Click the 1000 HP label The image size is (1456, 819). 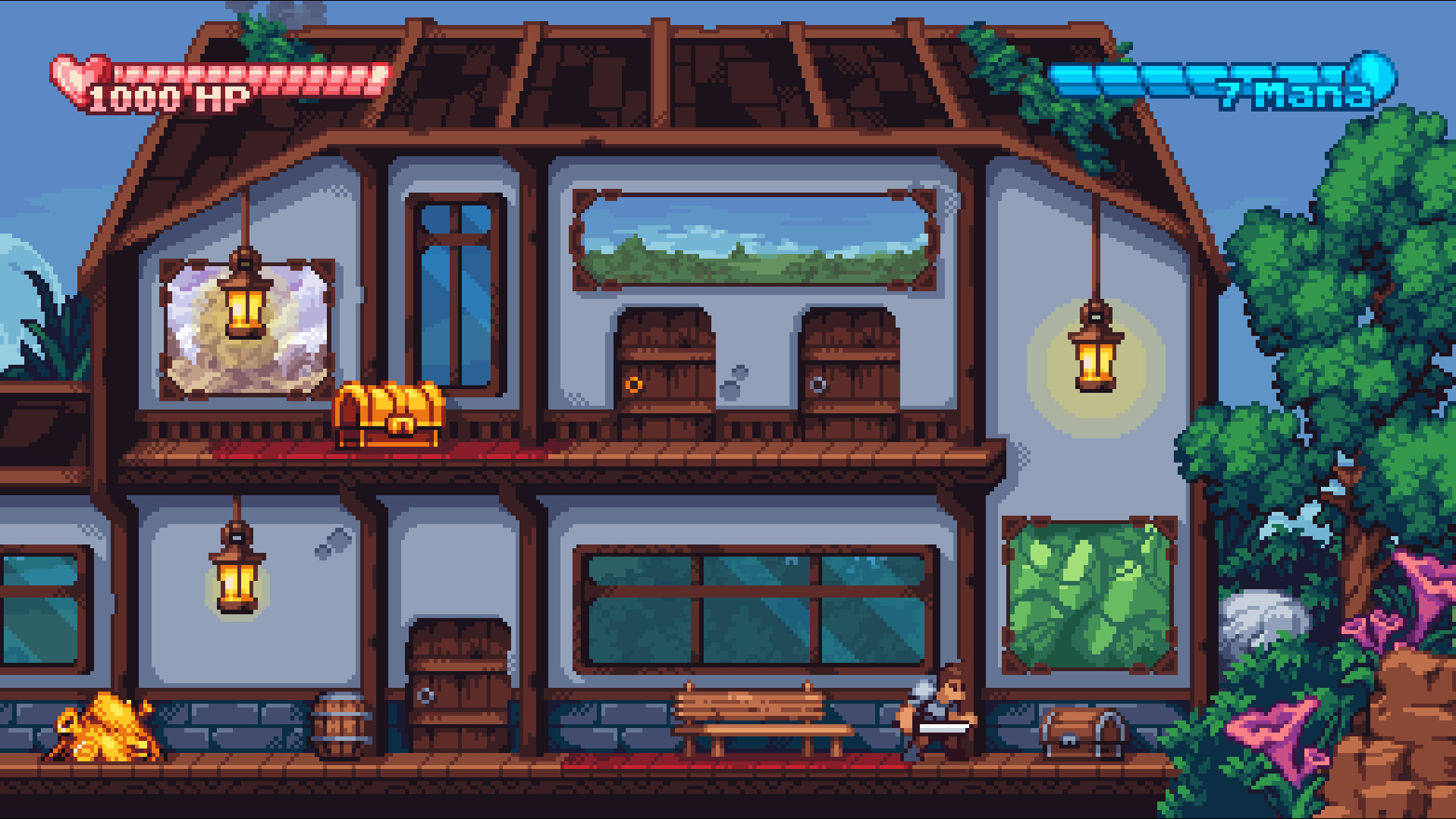(x=168, y=97)
